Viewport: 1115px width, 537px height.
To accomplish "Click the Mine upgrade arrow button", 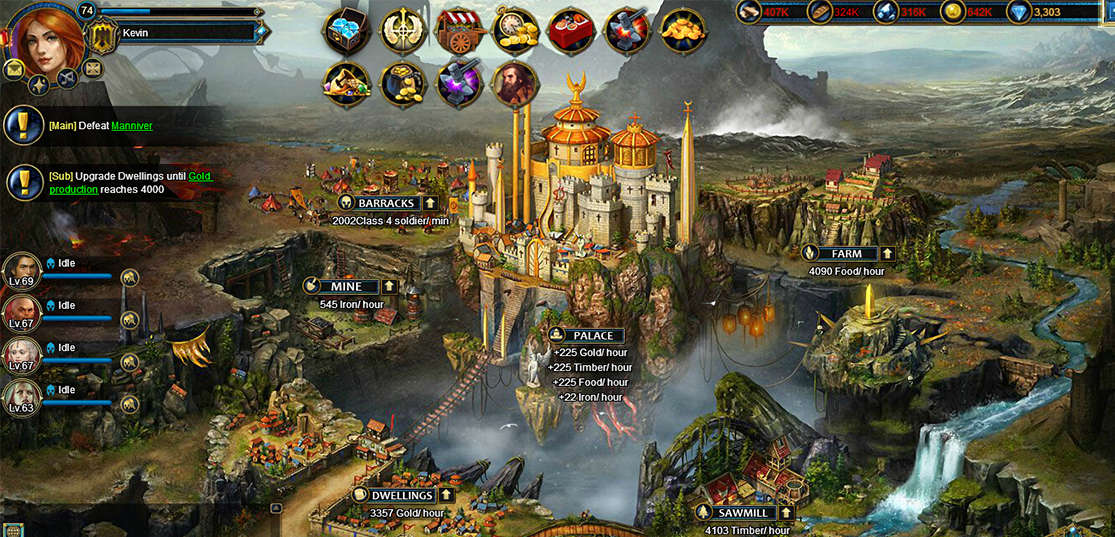I will click(390, 286).
